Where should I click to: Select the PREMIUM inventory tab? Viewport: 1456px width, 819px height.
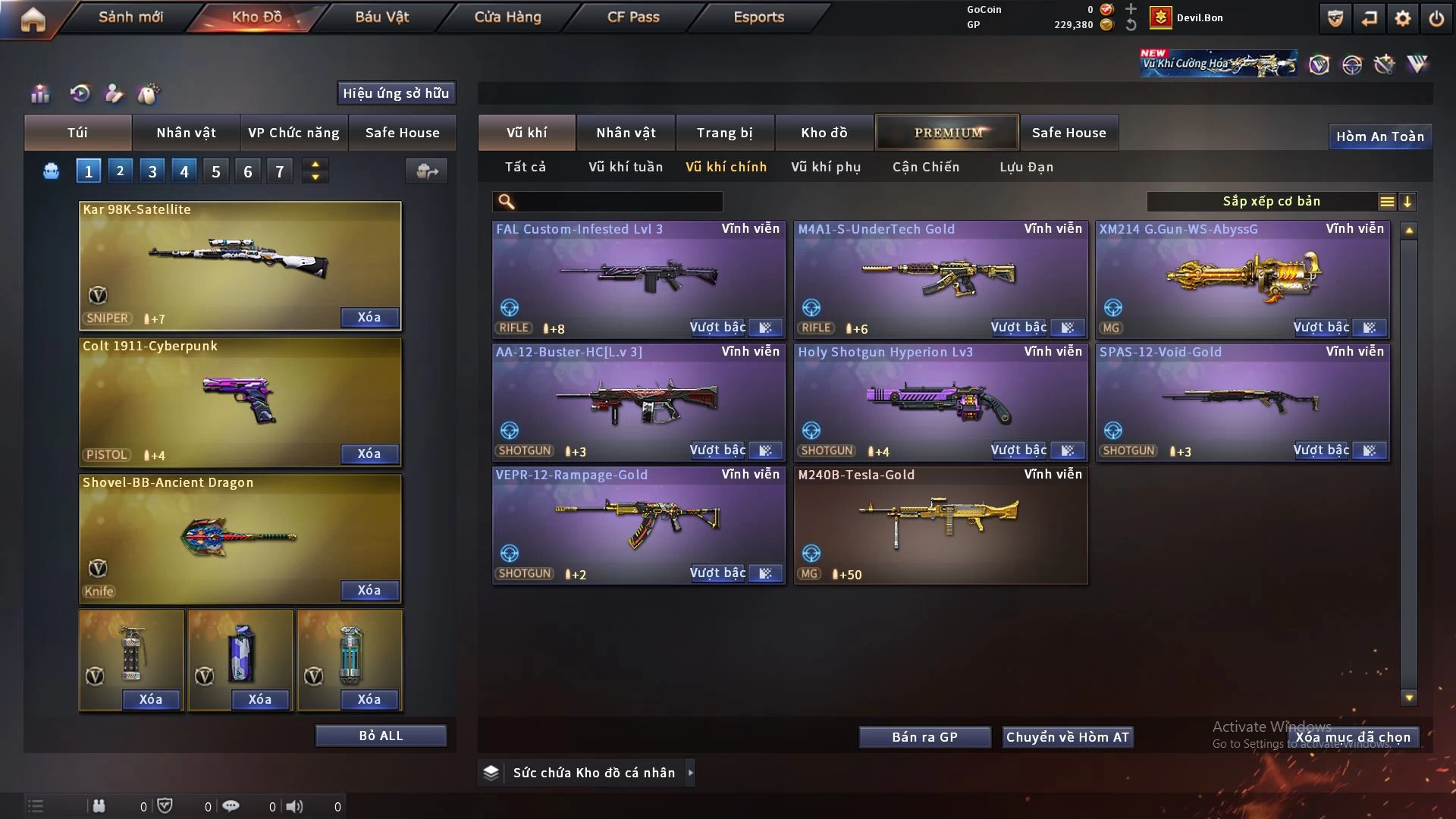coord(947,133)
